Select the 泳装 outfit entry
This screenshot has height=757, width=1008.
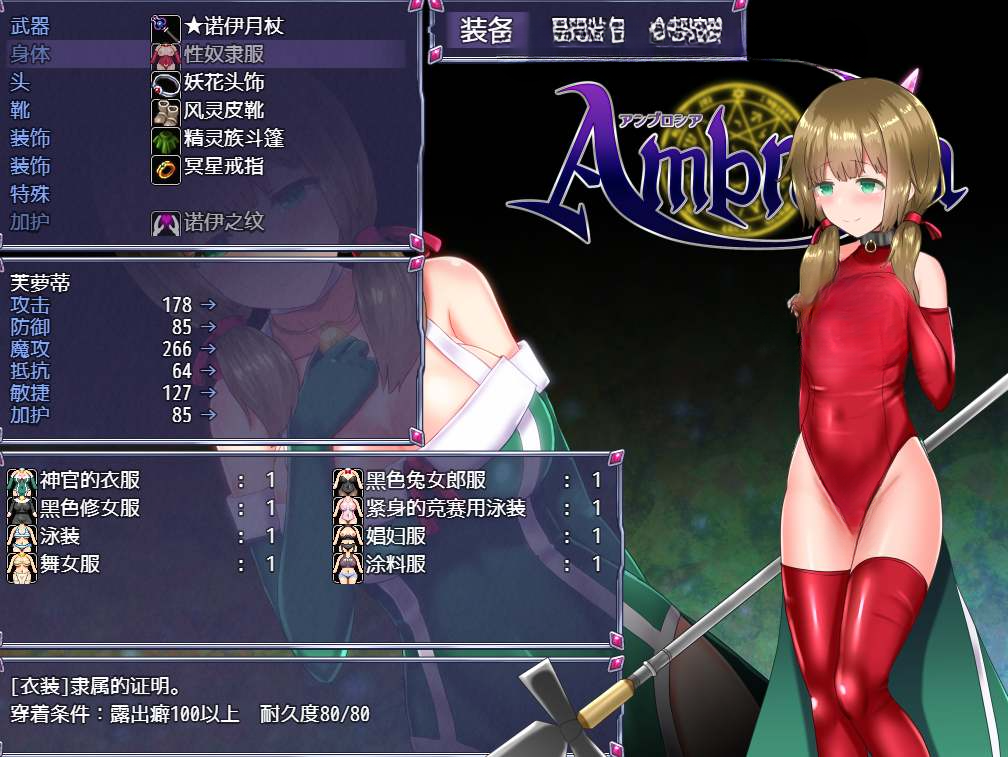140,536
